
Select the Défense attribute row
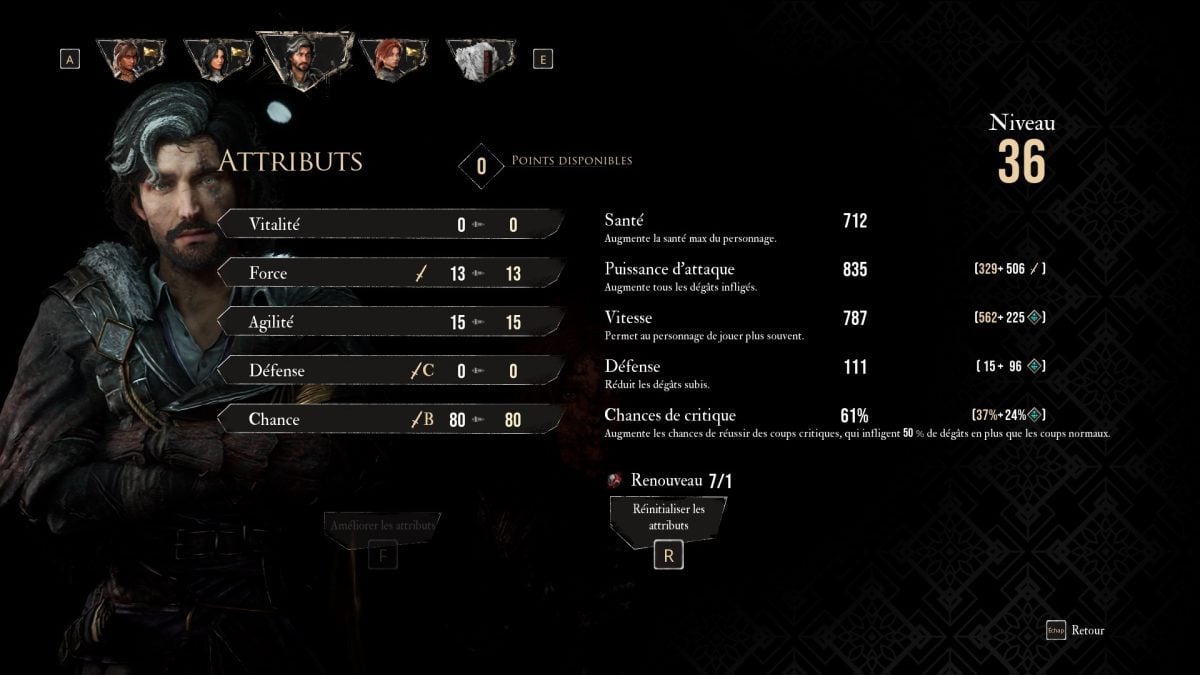pyautogui.click(x=390, y=370)
